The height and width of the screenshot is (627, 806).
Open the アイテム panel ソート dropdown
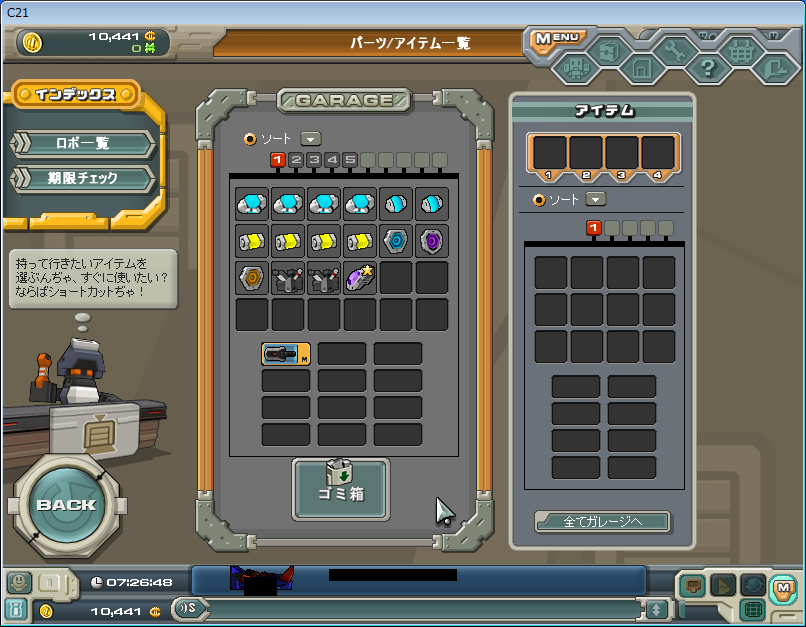click(x=597, y=199)
